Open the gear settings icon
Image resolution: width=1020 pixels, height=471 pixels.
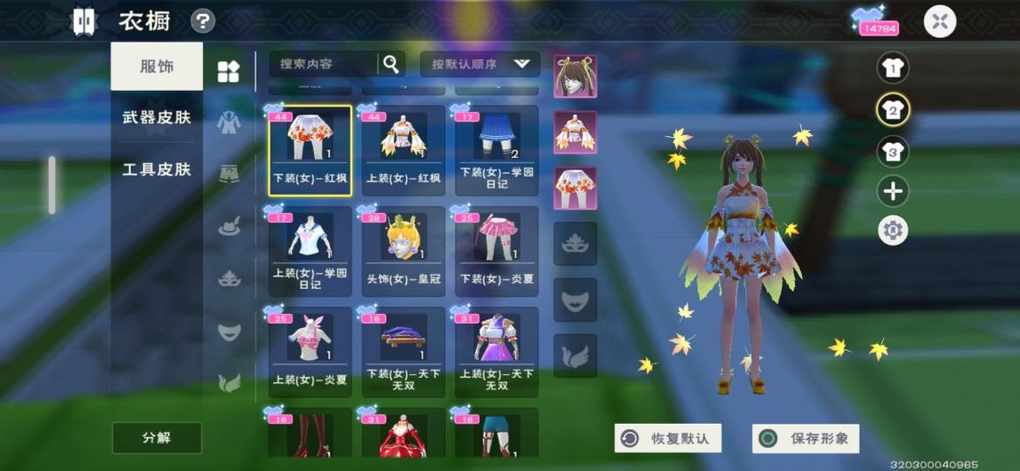tap(892, 231)
